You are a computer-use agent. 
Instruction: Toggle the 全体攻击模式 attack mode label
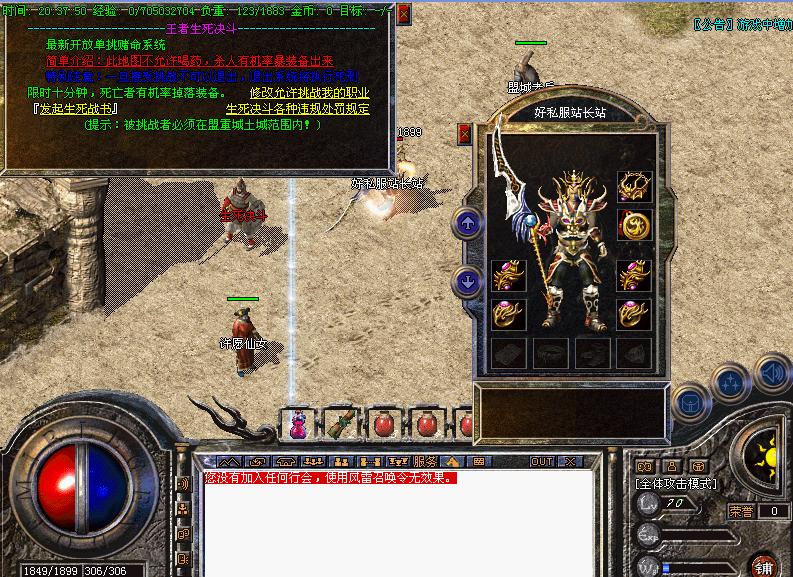point(676,483)
